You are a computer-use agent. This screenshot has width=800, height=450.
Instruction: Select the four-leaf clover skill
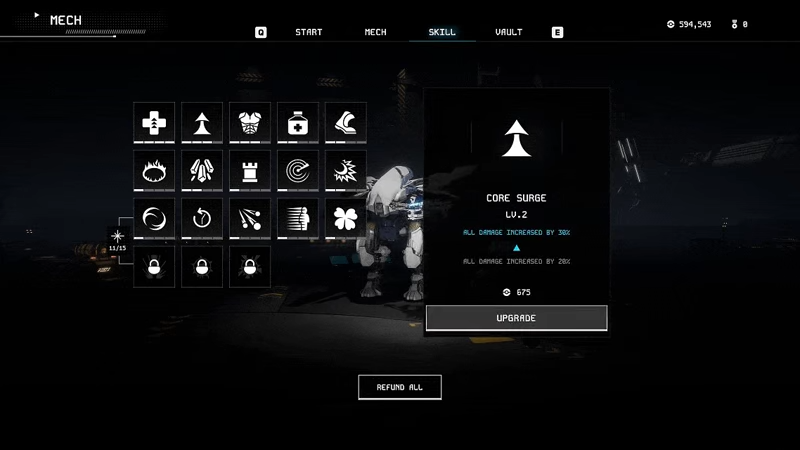pyautogui.click(x=346, y=219)
